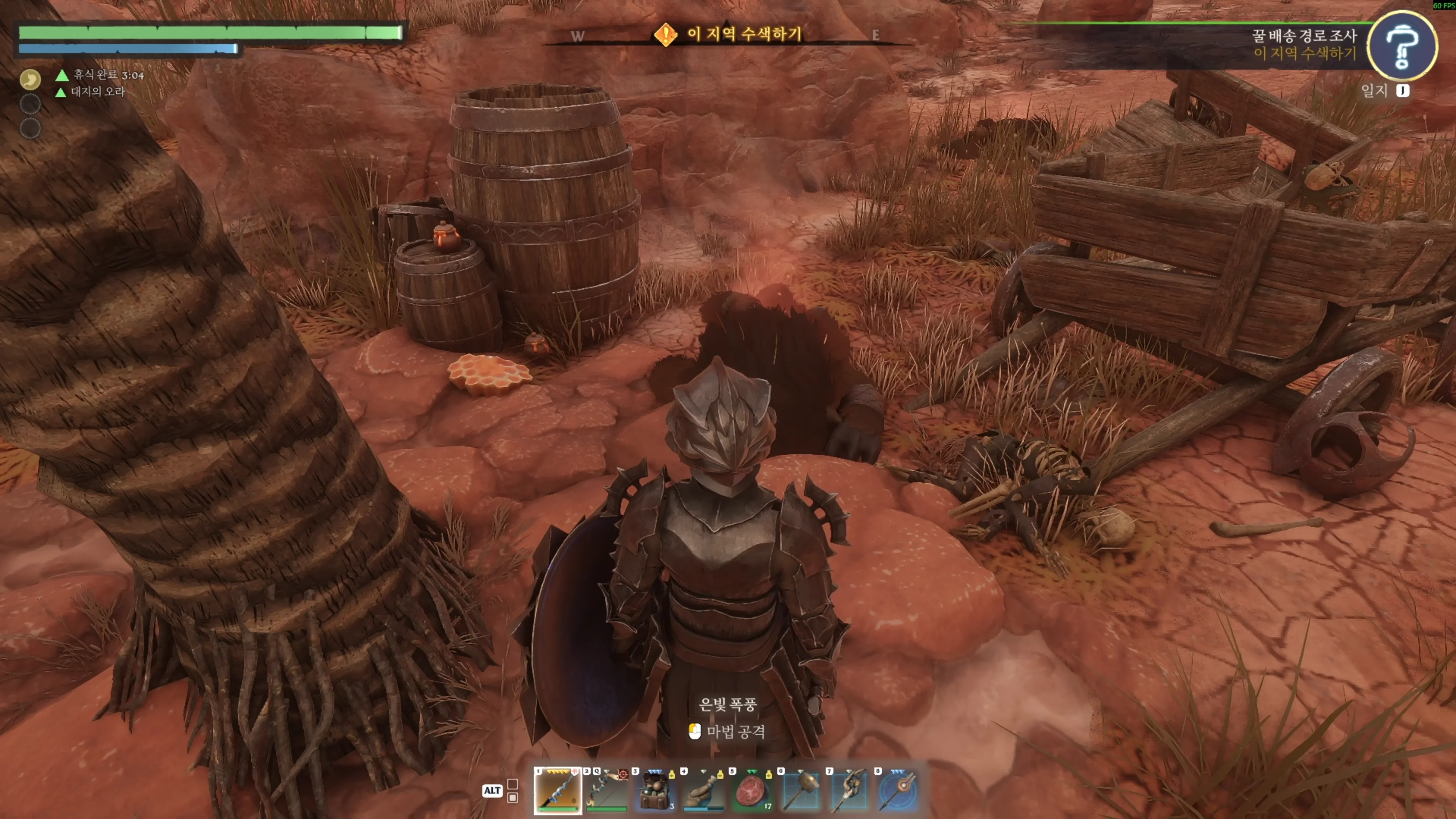Click the Rested buff status entry
Screen dimensions: 1456x819
(107, 75)
